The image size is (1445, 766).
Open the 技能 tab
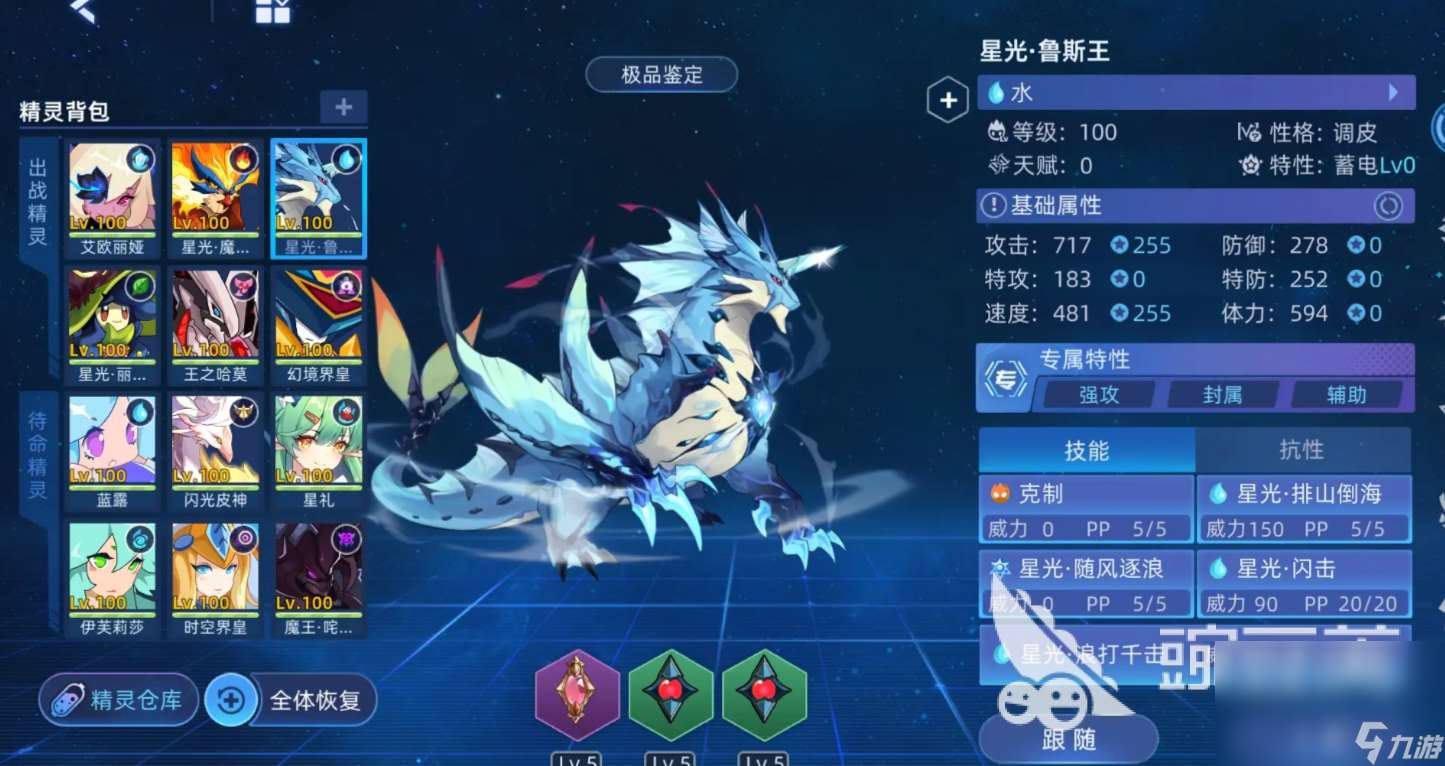[1086, 450]
